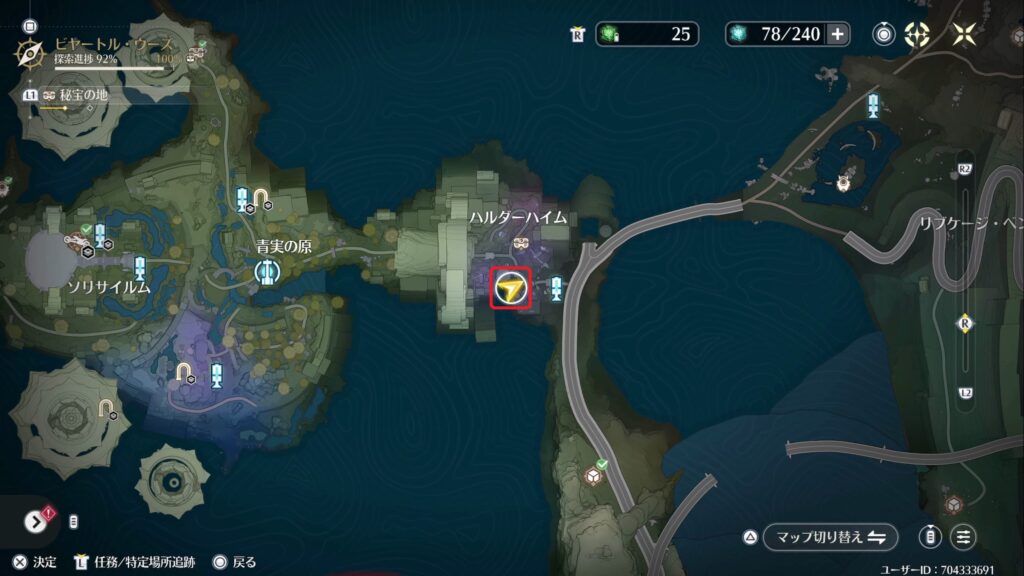Select the cube marker with green checkmark
Screen dimensions: 1024x576
tap(594, 476)
